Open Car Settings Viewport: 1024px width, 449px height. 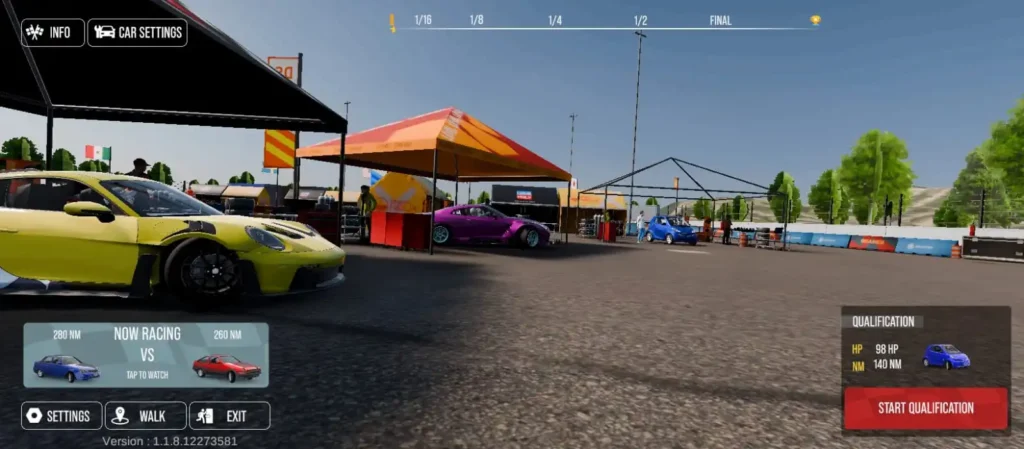137,32
